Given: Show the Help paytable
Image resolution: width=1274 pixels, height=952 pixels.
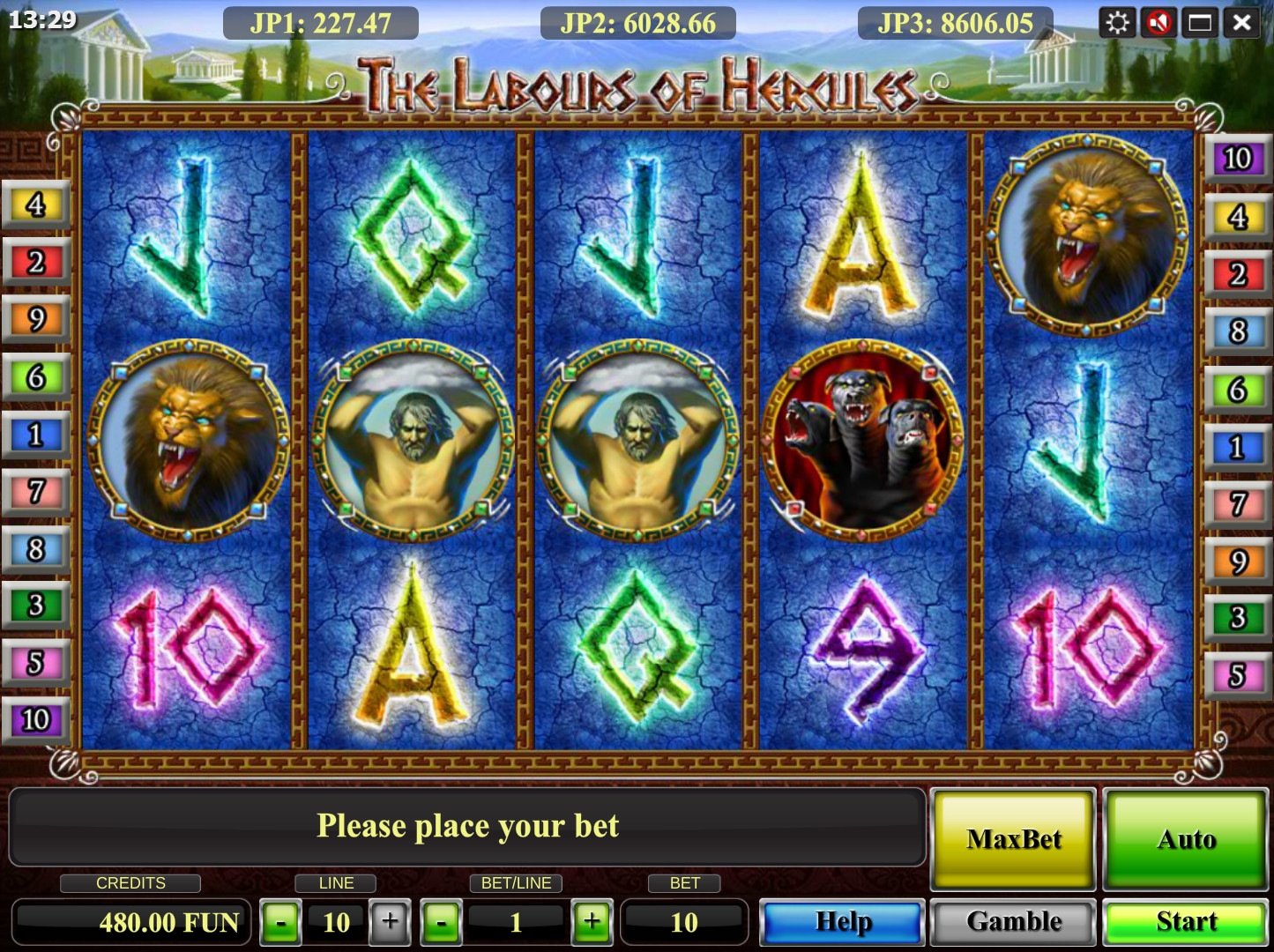Looking at the screenshot, I should pyautogui.click(x=843, y=922).
